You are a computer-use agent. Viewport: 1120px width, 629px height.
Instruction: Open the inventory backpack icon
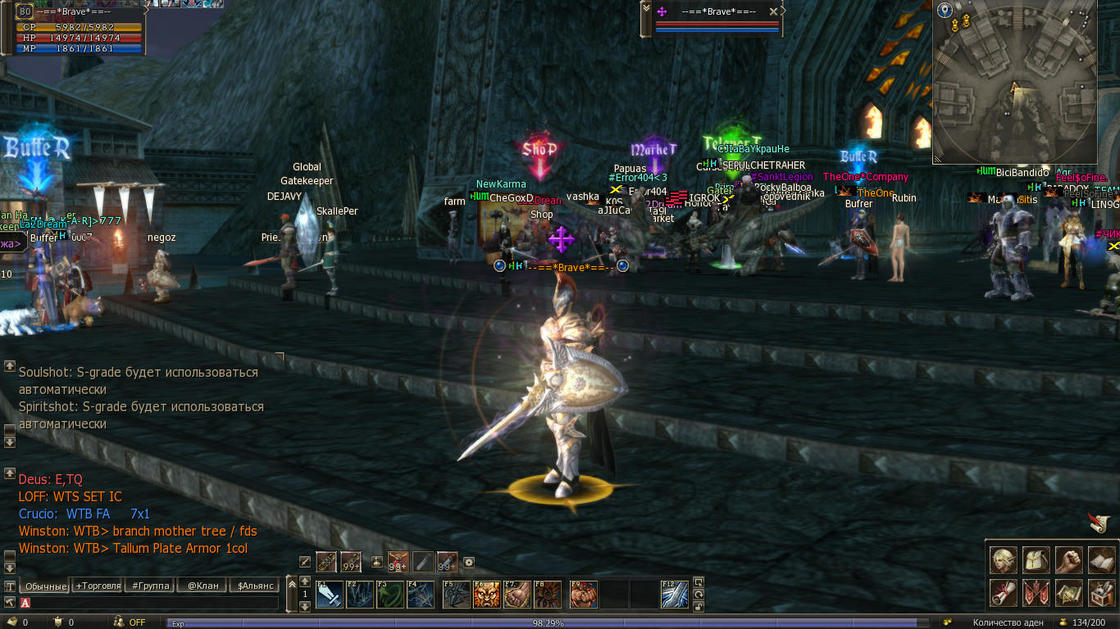click(1036, 560)
